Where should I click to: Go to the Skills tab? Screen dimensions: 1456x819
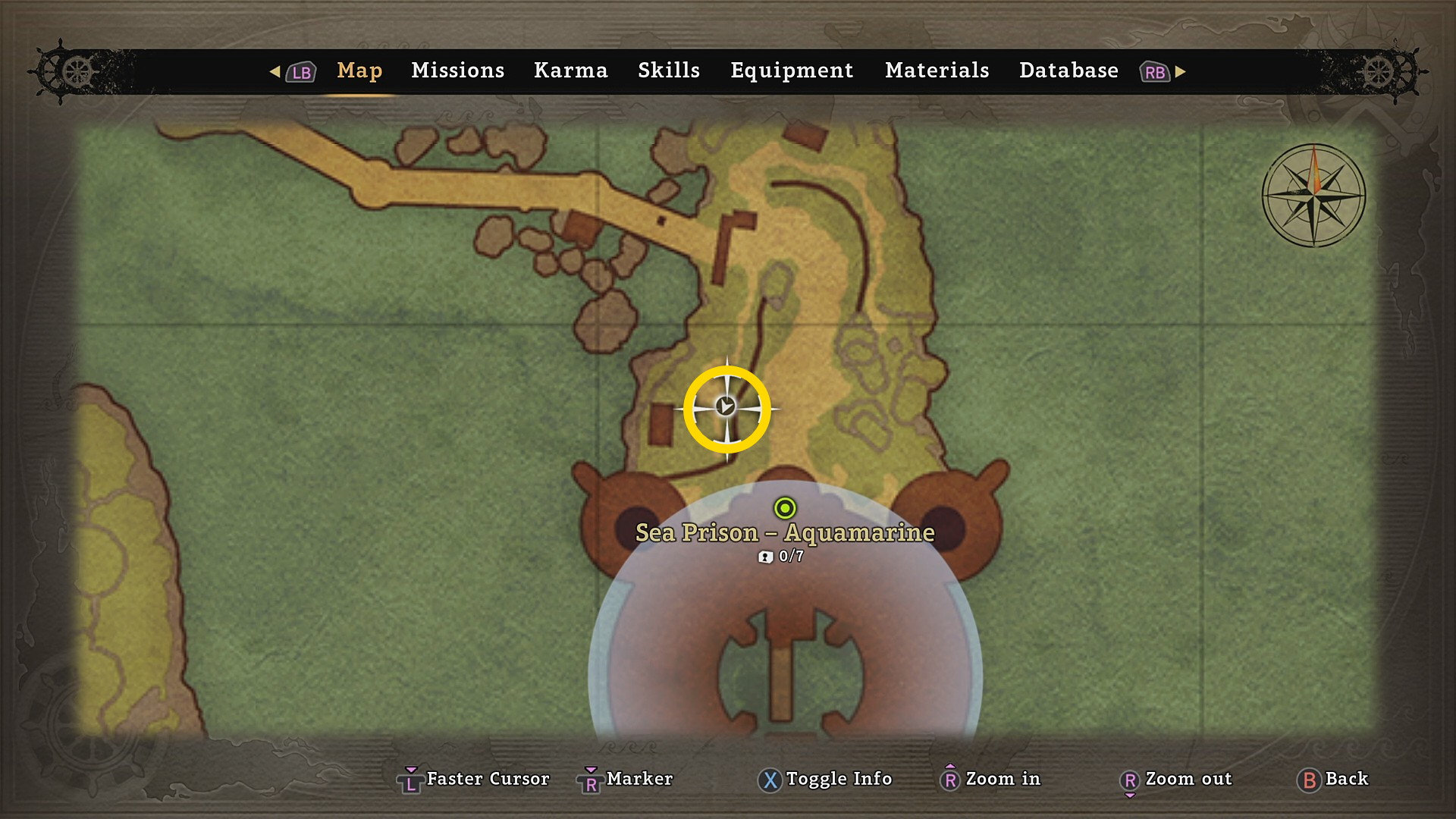pos(668,71)
